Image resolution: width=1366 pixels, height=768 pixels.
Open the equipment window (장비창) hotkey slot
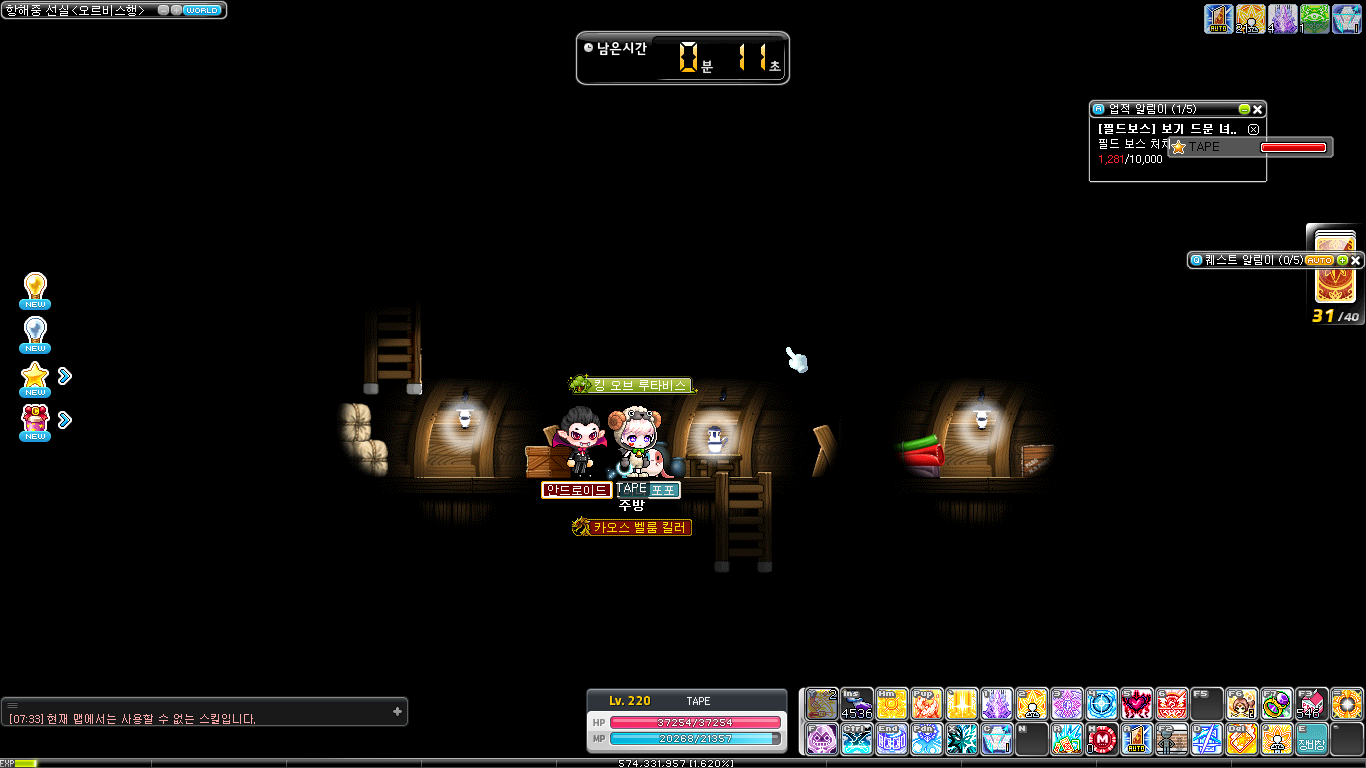click(1312, 739)
